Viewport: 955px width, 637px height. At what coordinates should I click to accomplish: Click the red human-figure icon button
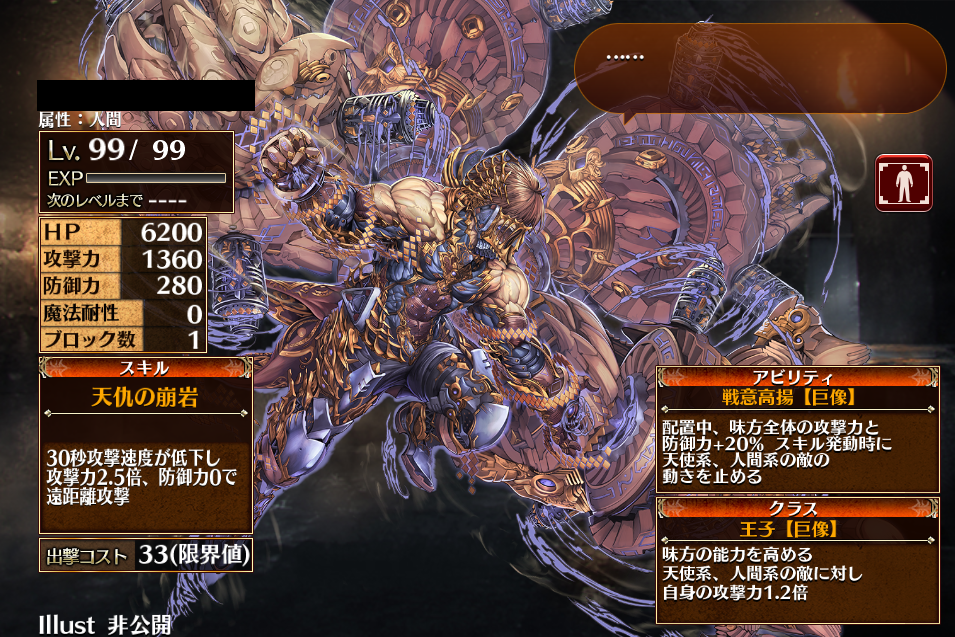(903, 183)
